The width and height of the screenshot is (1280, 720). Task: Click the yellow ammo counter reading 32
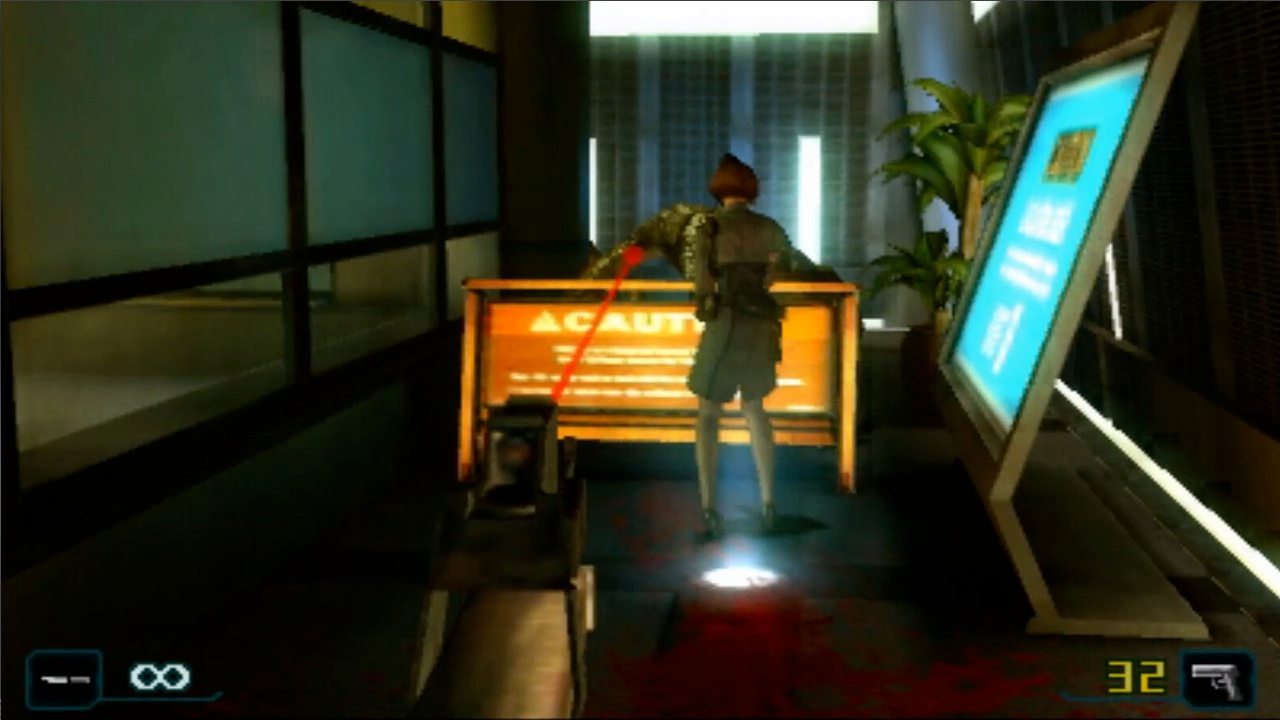point(1136,677)
